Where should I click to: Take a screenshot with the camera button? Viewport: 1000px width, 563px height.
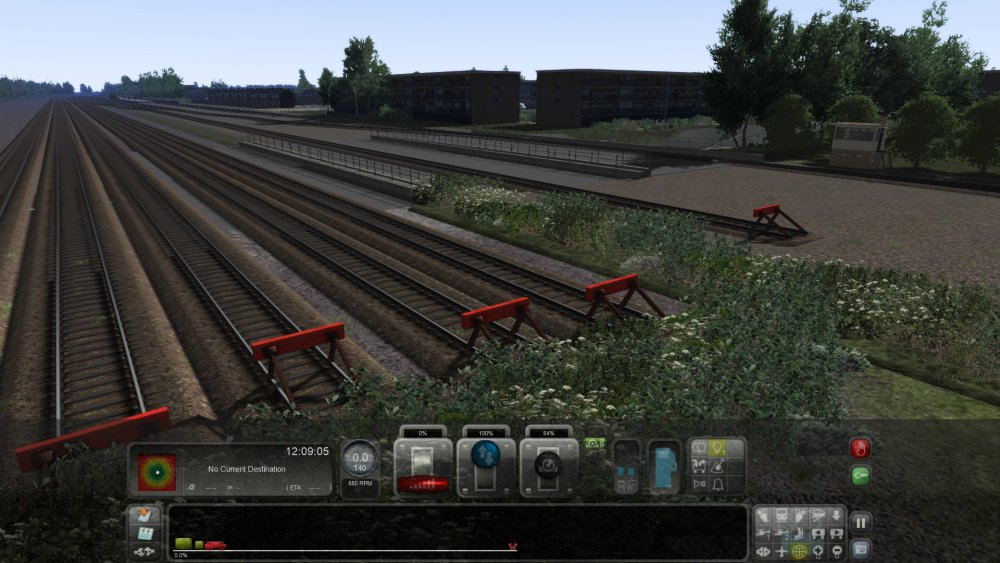(x=860, y=548)
